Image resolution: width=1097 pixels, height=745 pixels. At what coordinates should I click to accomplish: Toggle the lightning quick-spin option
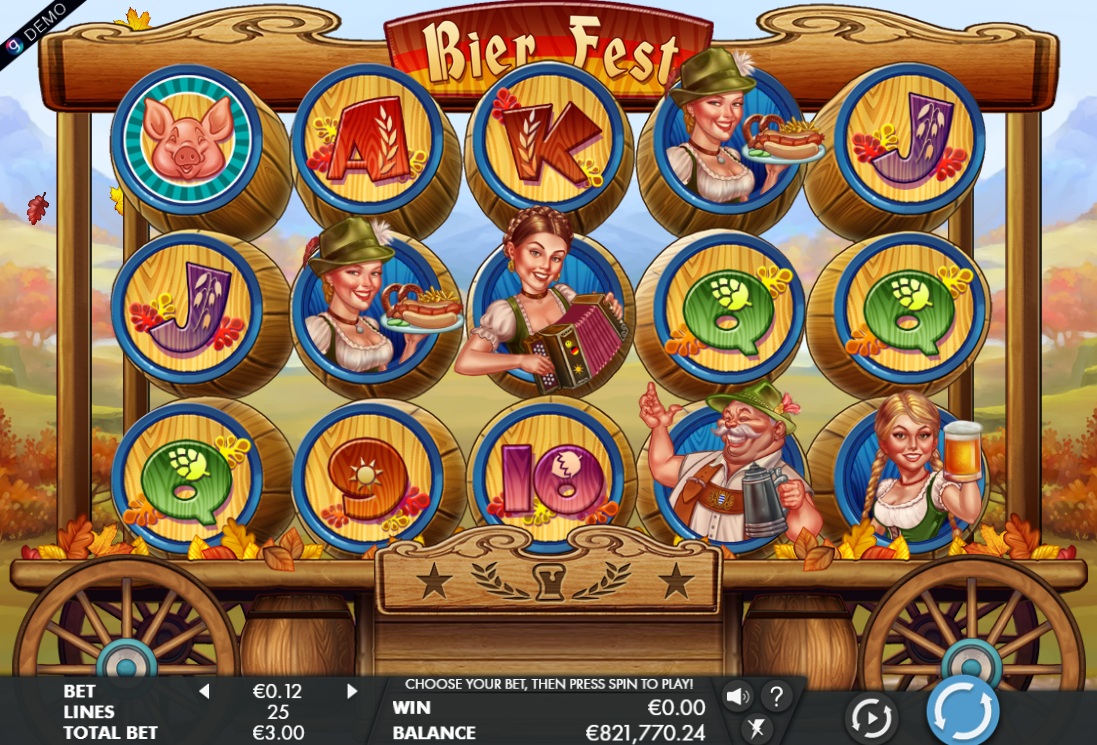(x=758, y=727)
